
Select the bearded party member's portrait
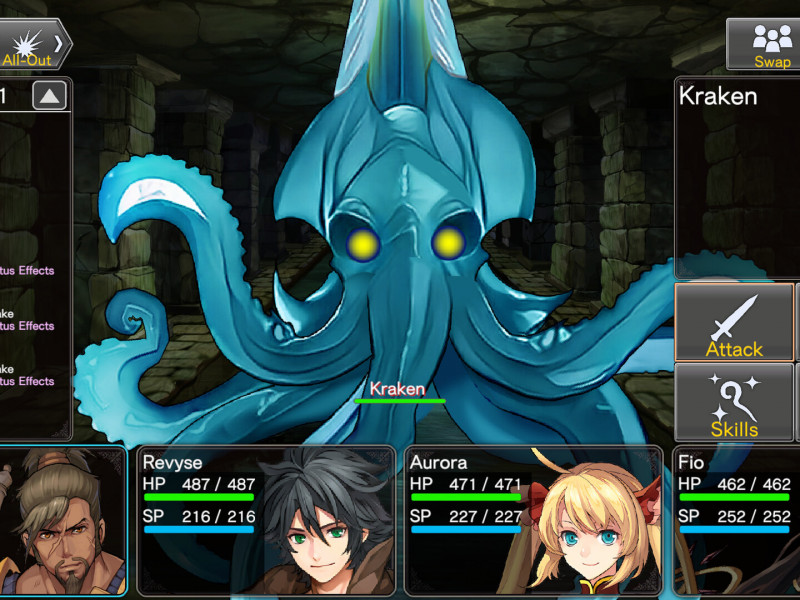(x=62, y=520)
